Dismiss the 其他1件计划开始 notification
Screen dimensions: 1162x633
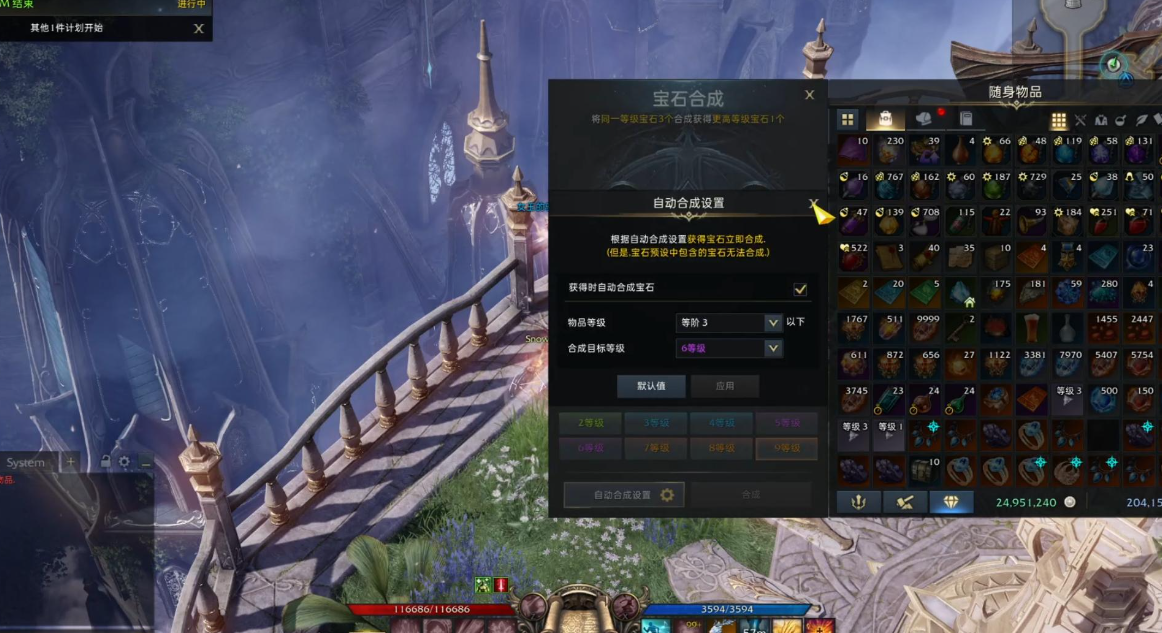(198, 29)
